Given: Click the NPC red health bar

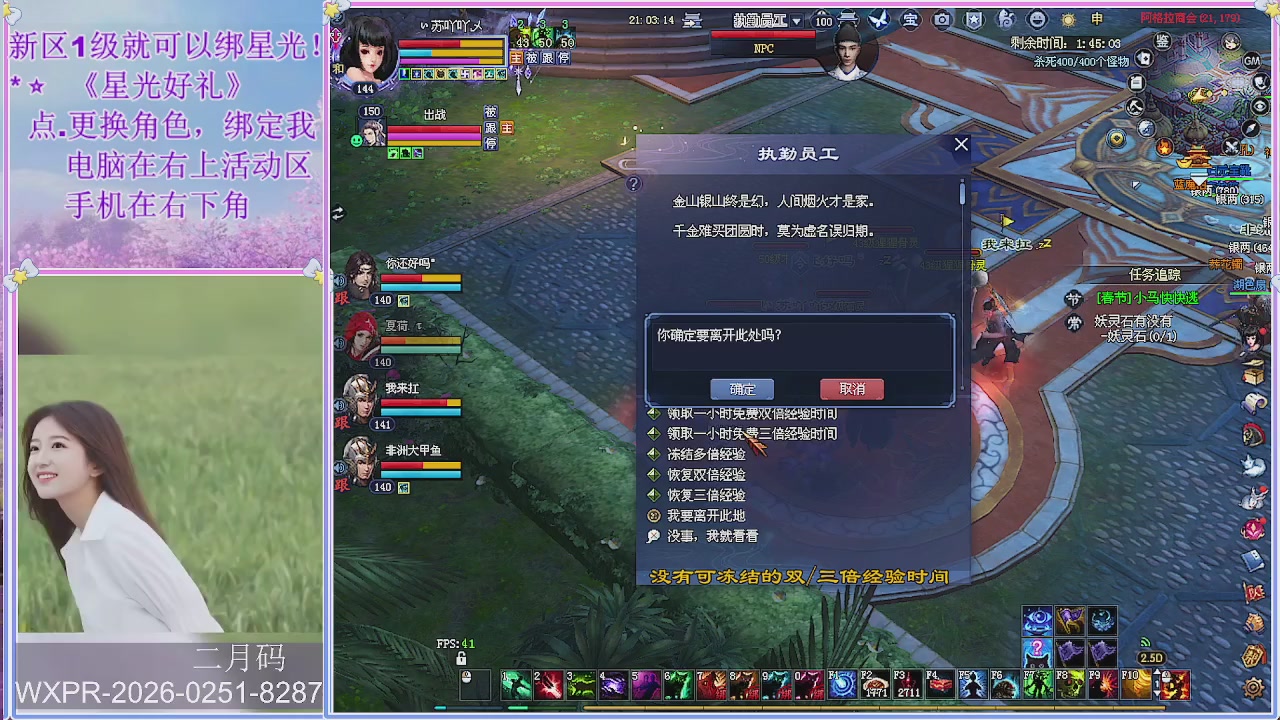Looking at the screenshot, I should (763, 34).
